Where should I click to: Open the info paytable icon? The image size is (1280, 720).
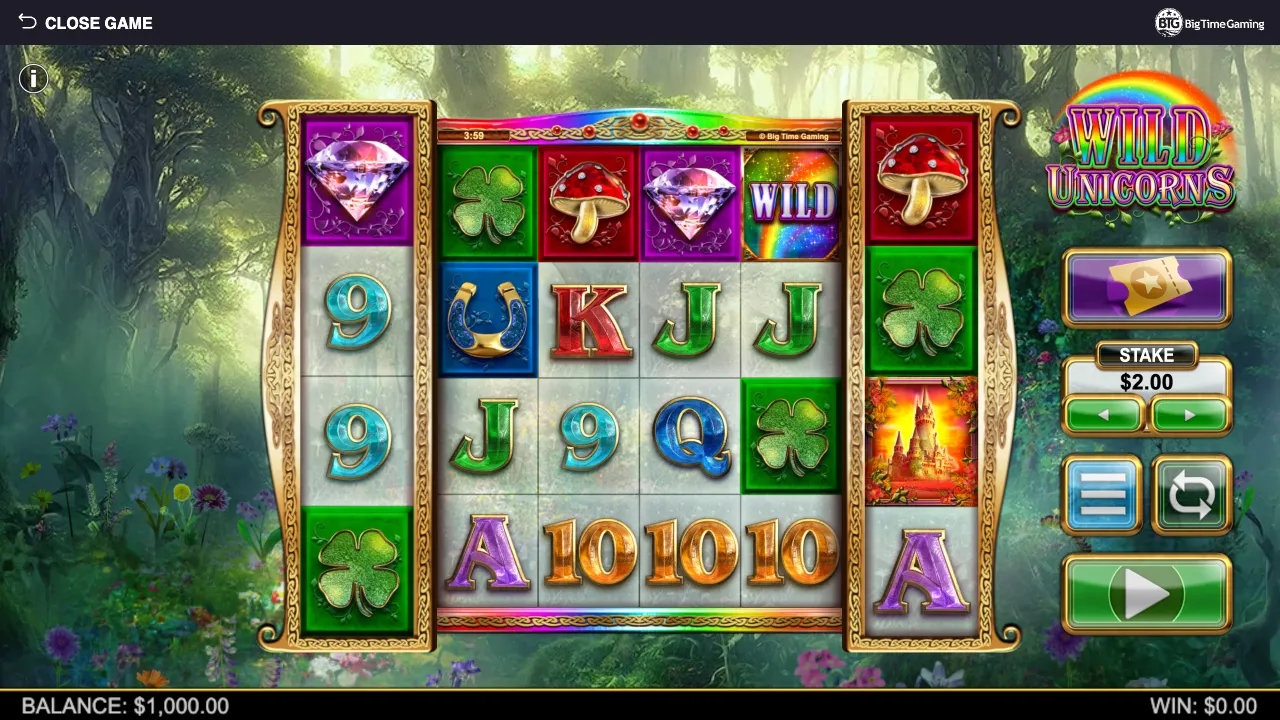(x=33, y=78)
